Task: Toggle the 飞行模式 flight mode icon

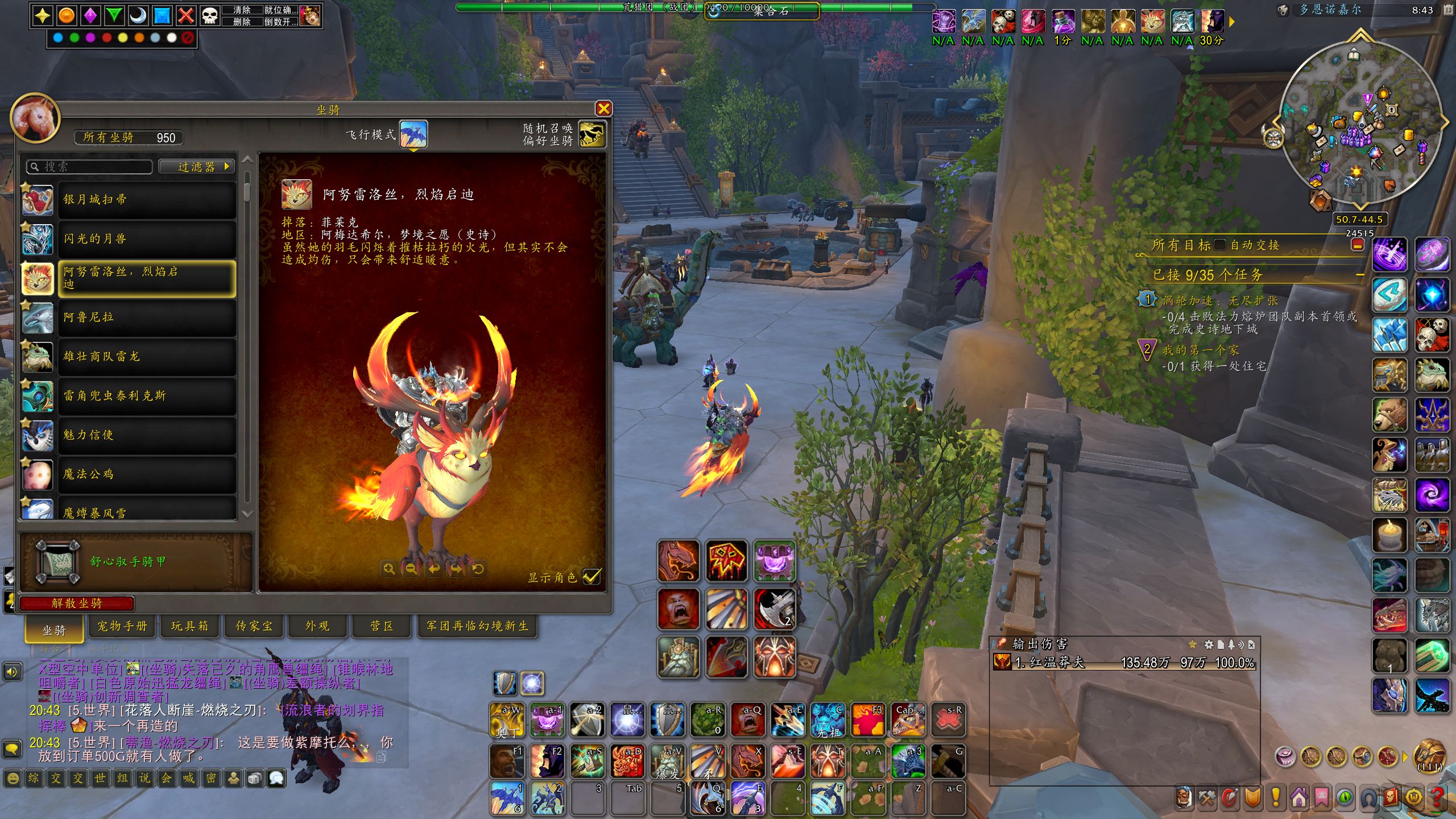Action: click(x=413, y=134)
